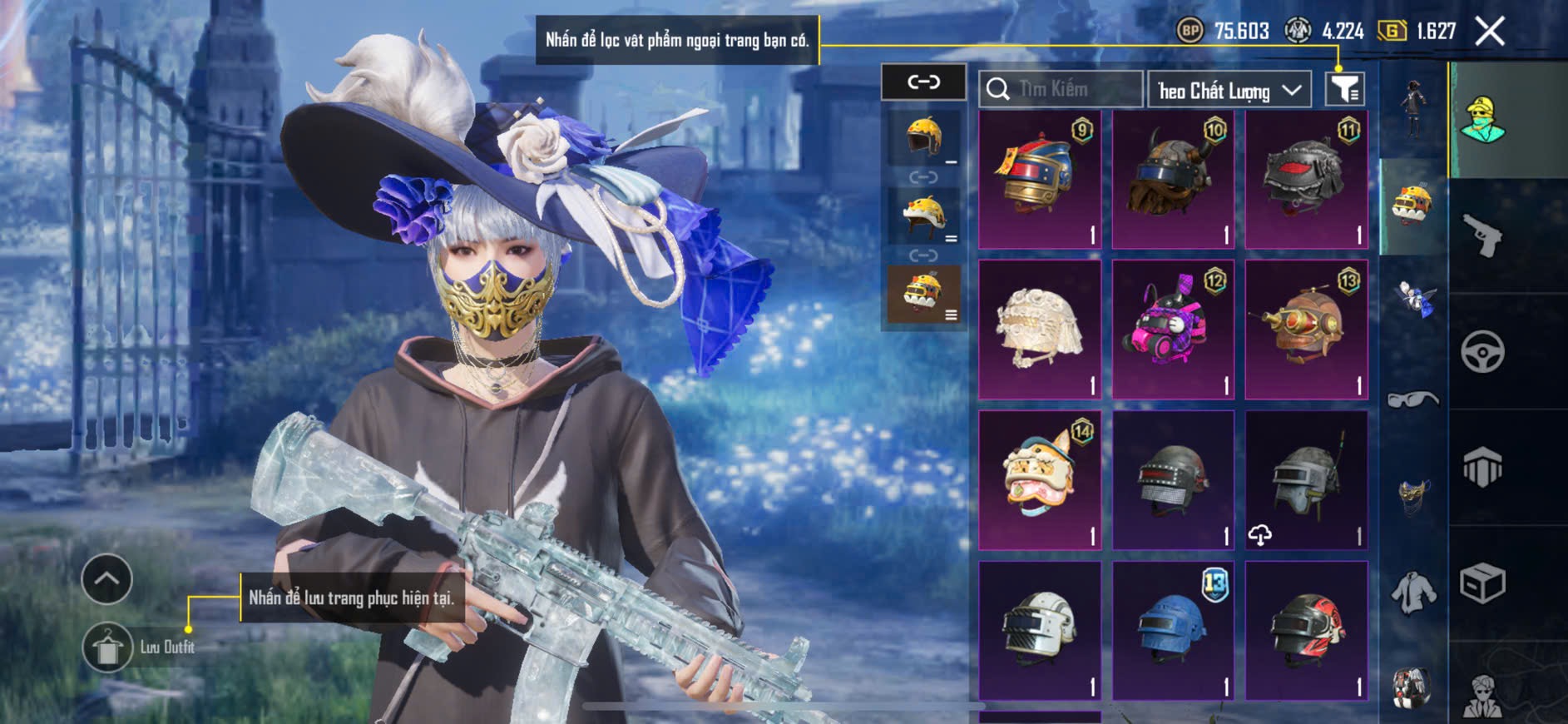Close the wardrobe with the X button
1568x724 pixels.
click(x=1489, y=32)
